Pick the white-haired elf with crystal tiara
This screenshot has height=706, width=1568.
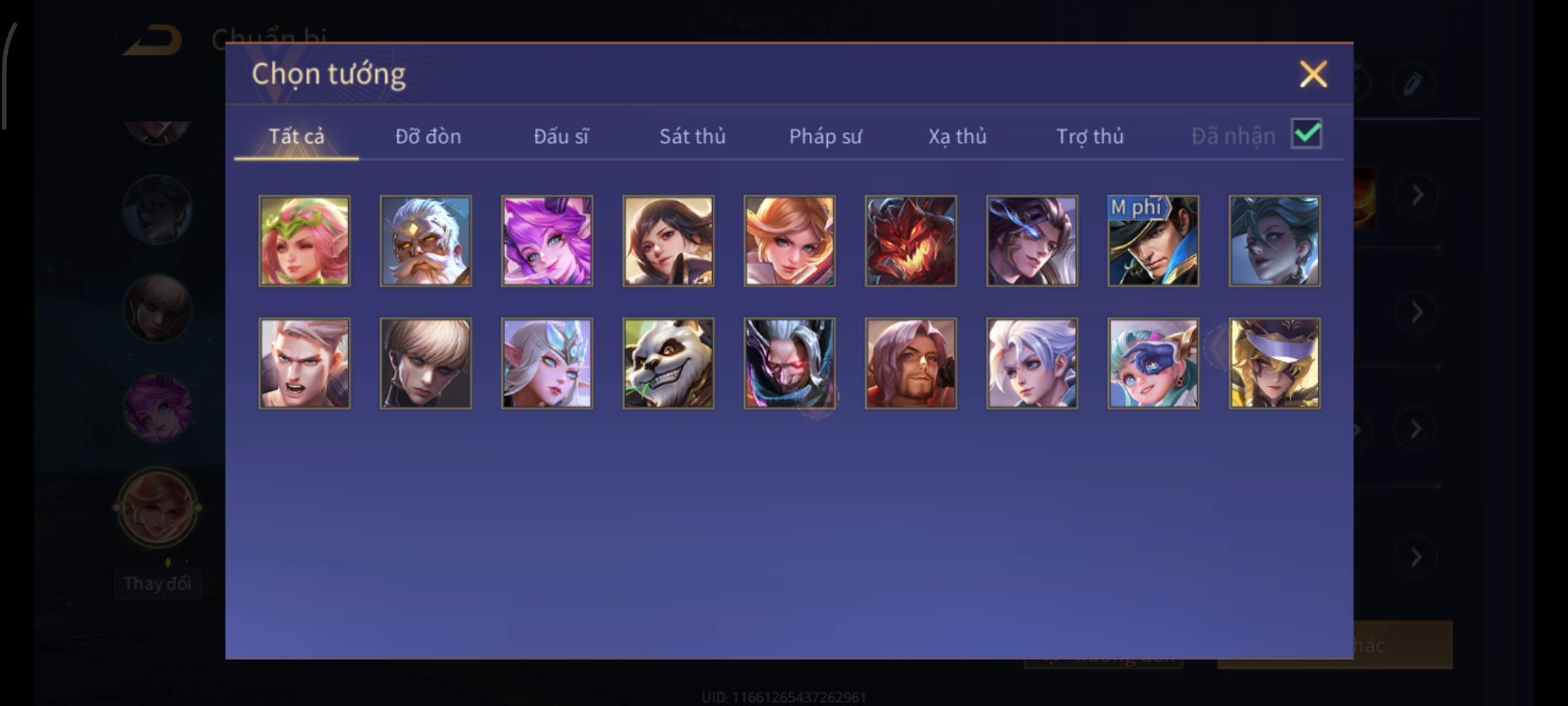(x=547, y=363)
